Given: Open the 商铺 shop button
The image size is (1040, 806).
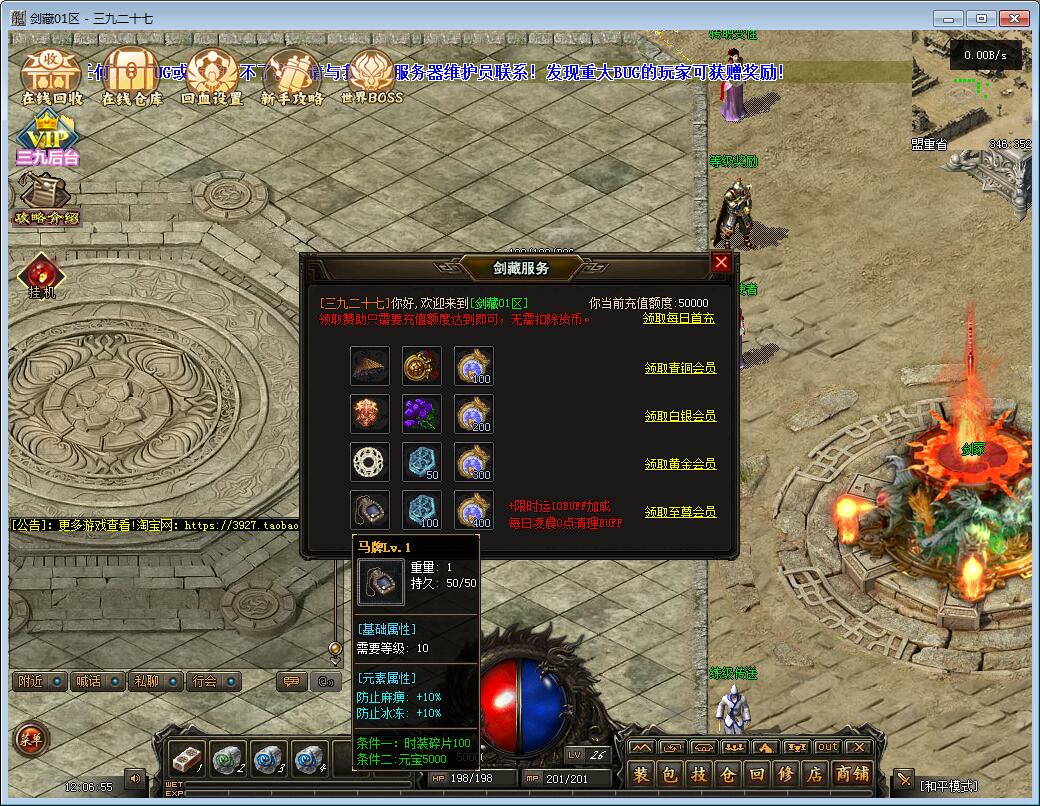Looking at the screenshot, I should click(852, 774).
